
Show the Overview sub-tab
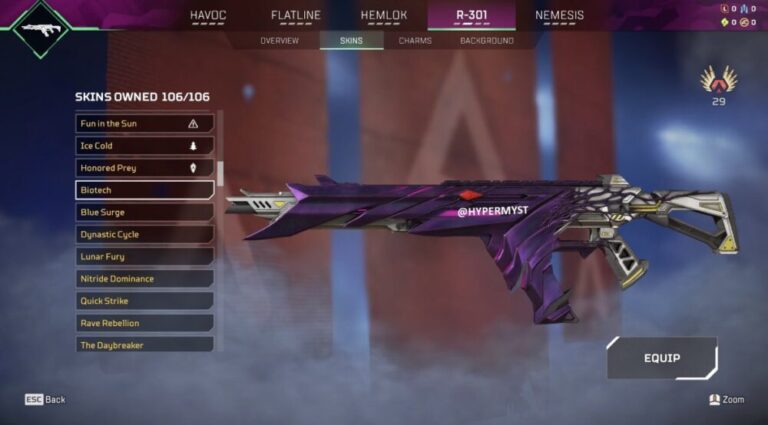(x=279, y=41)
